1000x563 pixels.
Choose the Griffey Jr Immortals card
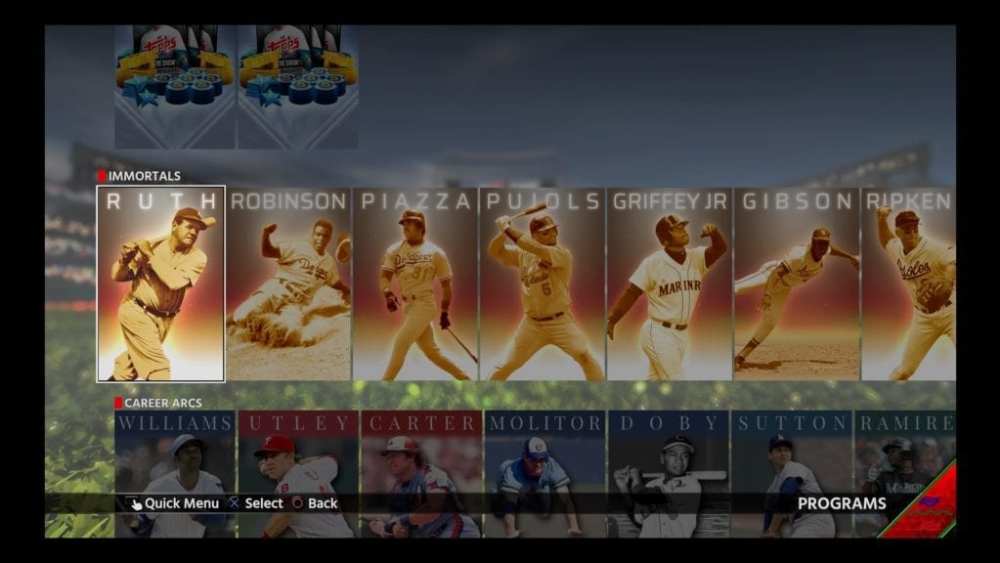click(670, 284)
